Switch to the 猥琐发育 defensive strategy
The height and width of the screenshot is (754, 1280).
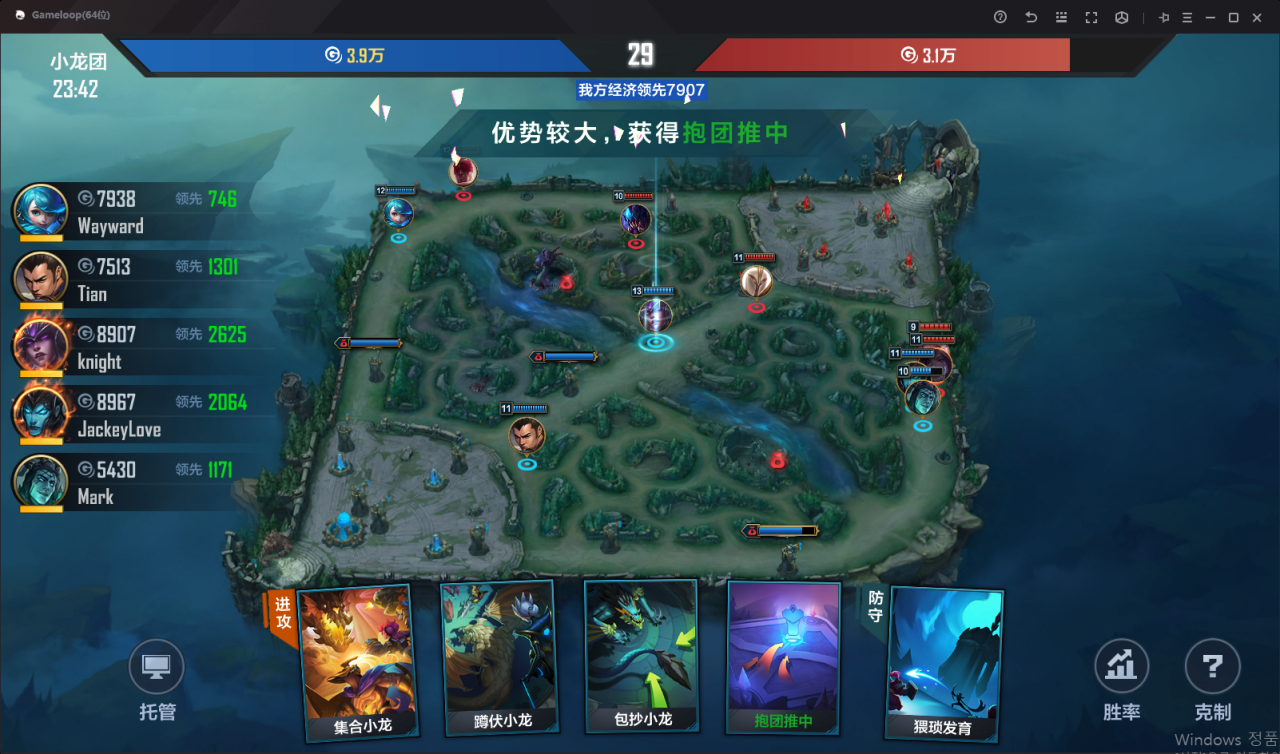tap(943, 655)
